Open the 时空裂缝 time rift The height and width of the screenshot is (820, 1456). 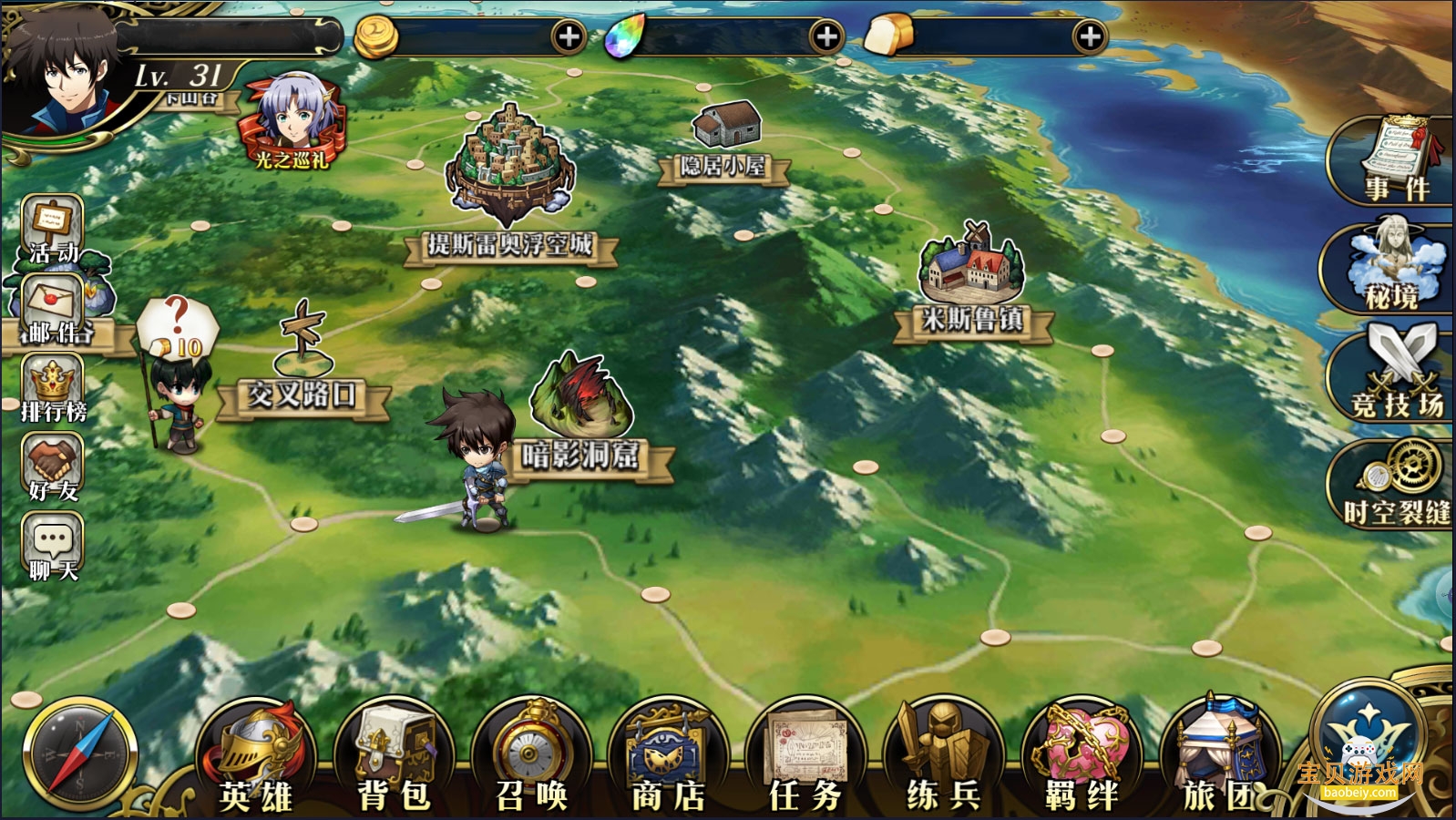pyautogui.click(x=1399, y=485)
